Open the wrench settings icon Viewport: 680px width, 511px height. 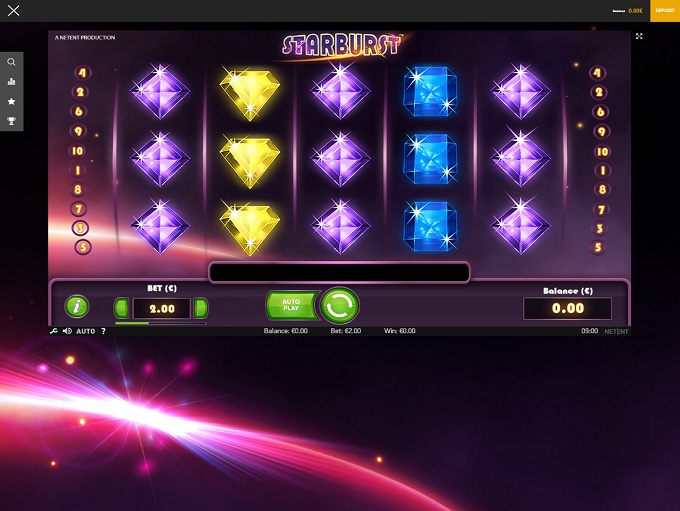54,331
